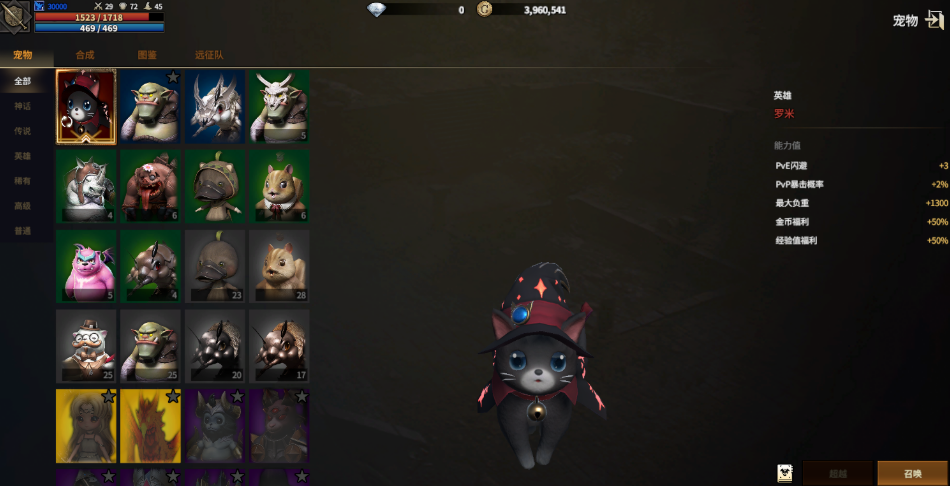
Task: Show only 稀有 grade pets
Action: coord(23,181)
